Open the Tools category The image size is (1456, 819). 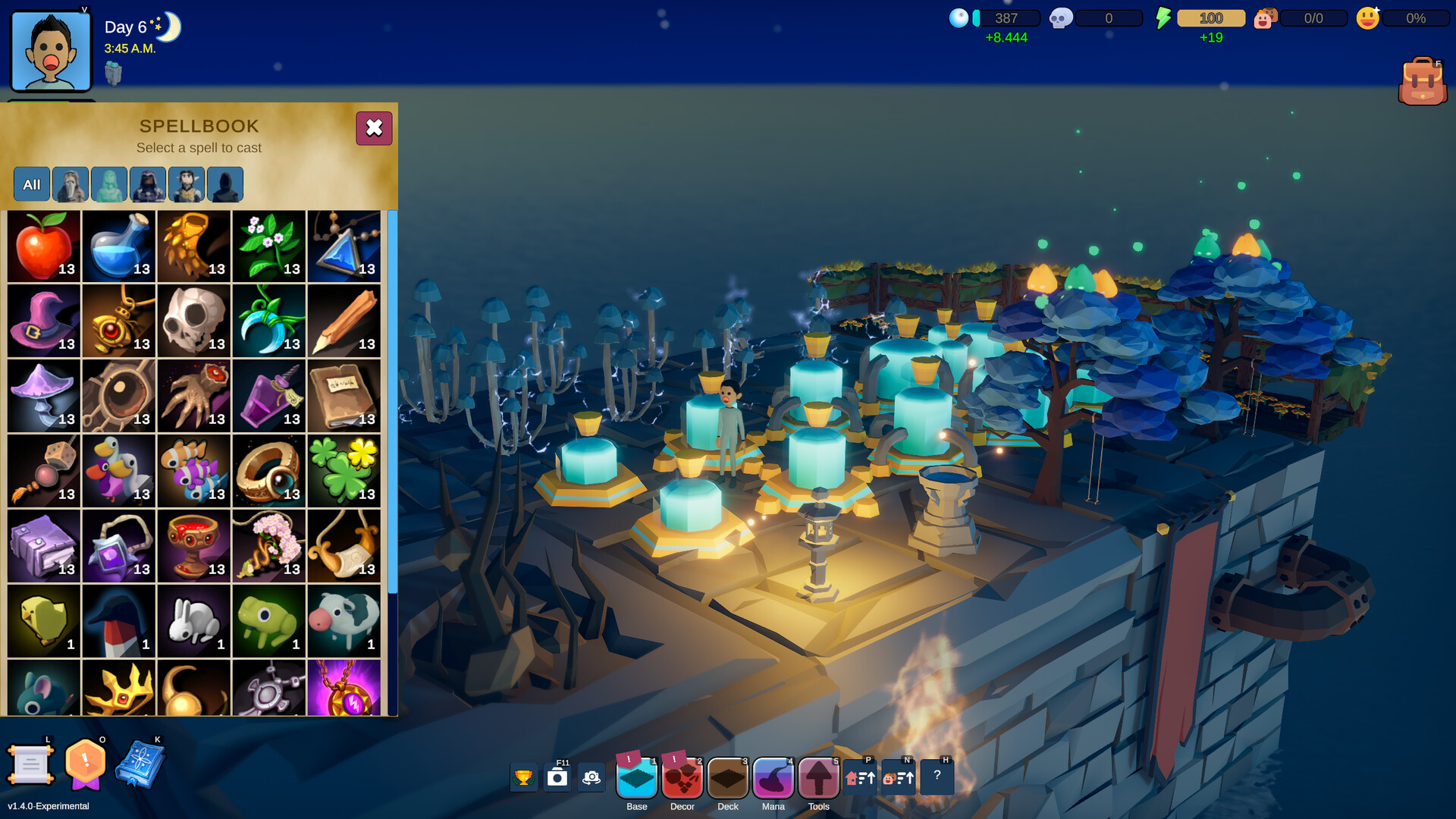[x=818, y=777]
